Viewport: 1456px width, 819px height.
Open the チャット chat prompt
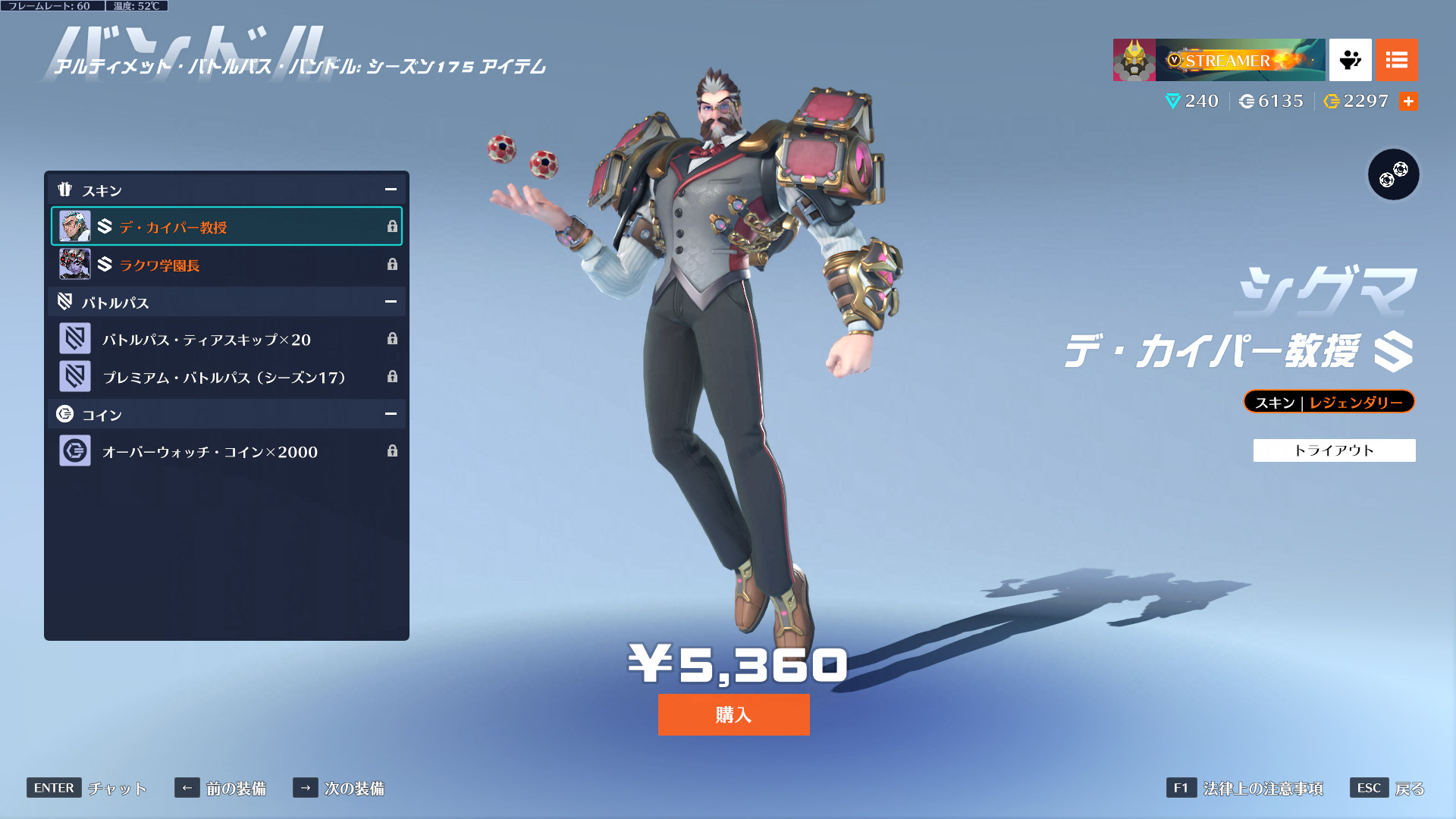coord(87,788)
